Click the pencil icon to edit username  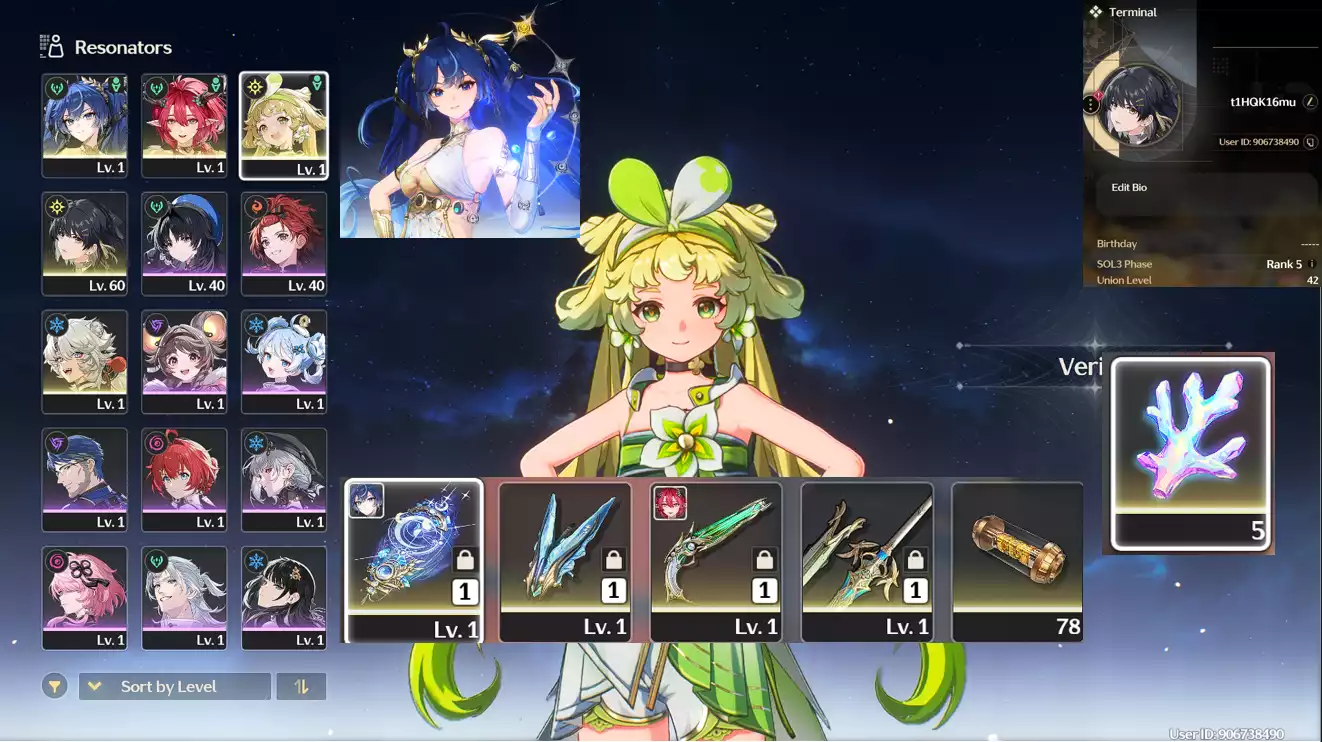click(x=1310, y=102)
